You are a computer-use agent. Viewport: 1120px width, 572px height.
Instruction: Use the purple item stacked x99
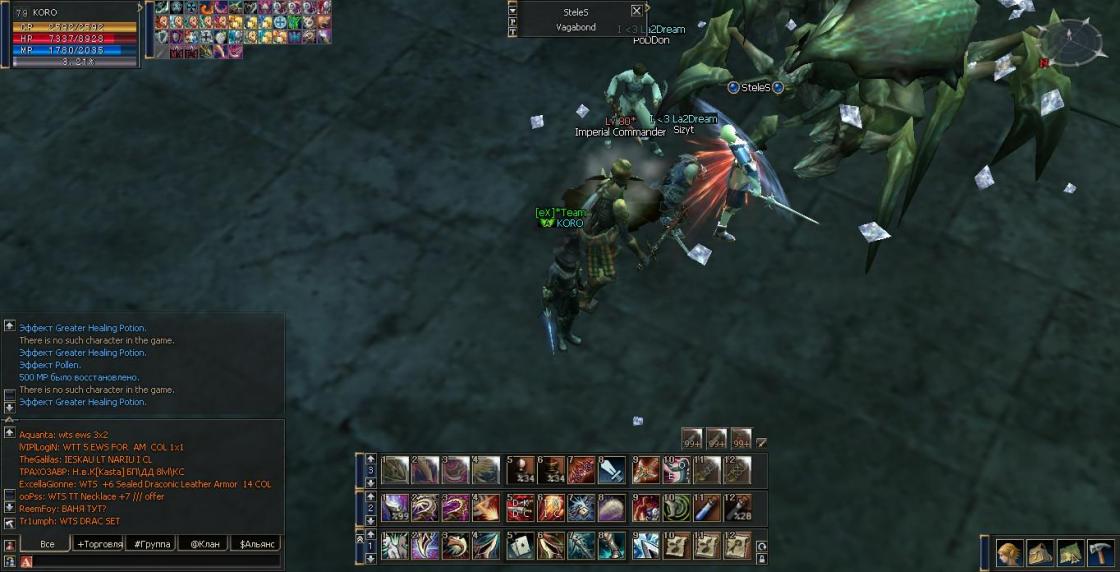[x=396, y=508]
